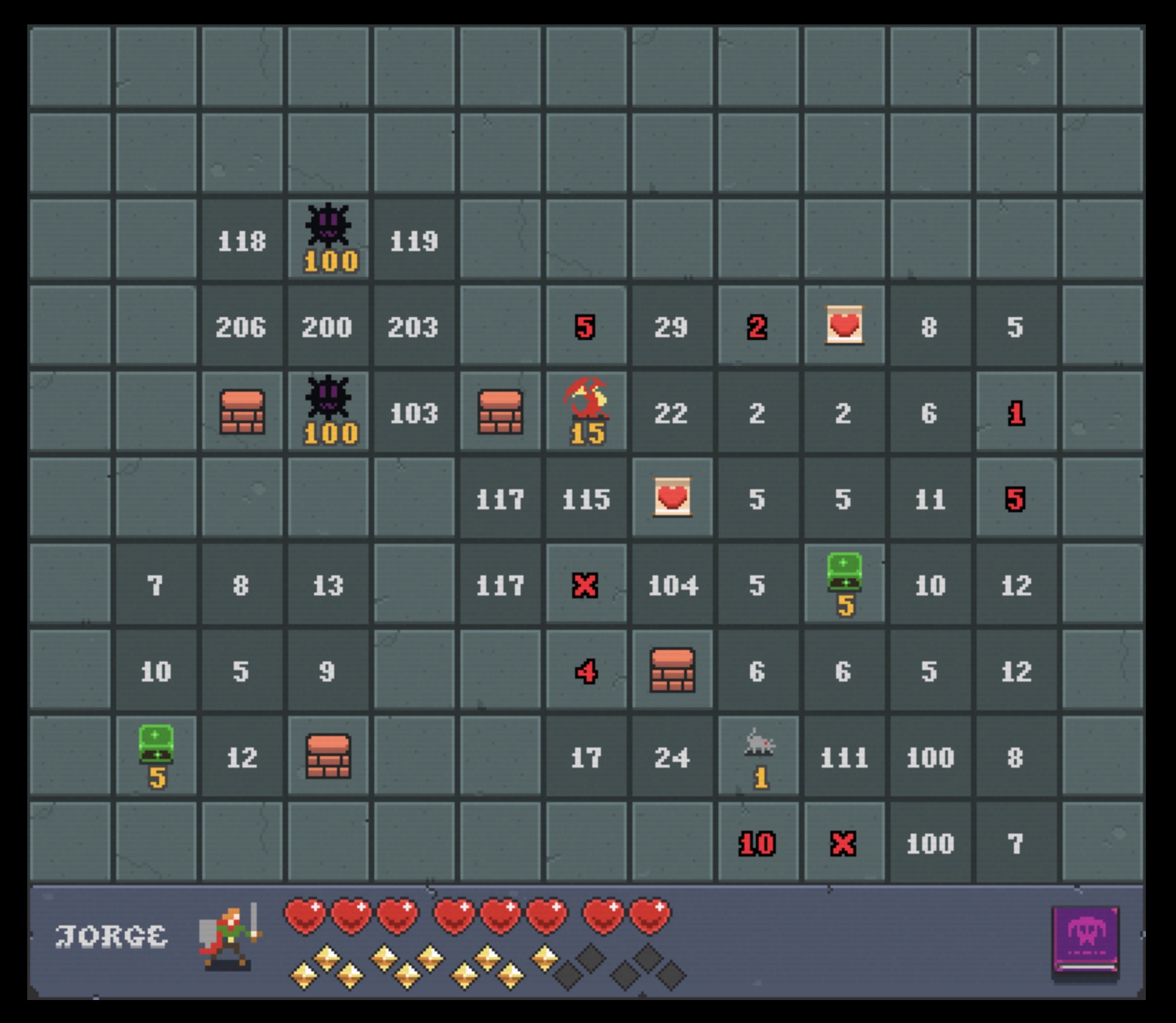This screenshot has height=1023, width=1176.
Task: Select the tile showing 206
Action: coord(242,327)
